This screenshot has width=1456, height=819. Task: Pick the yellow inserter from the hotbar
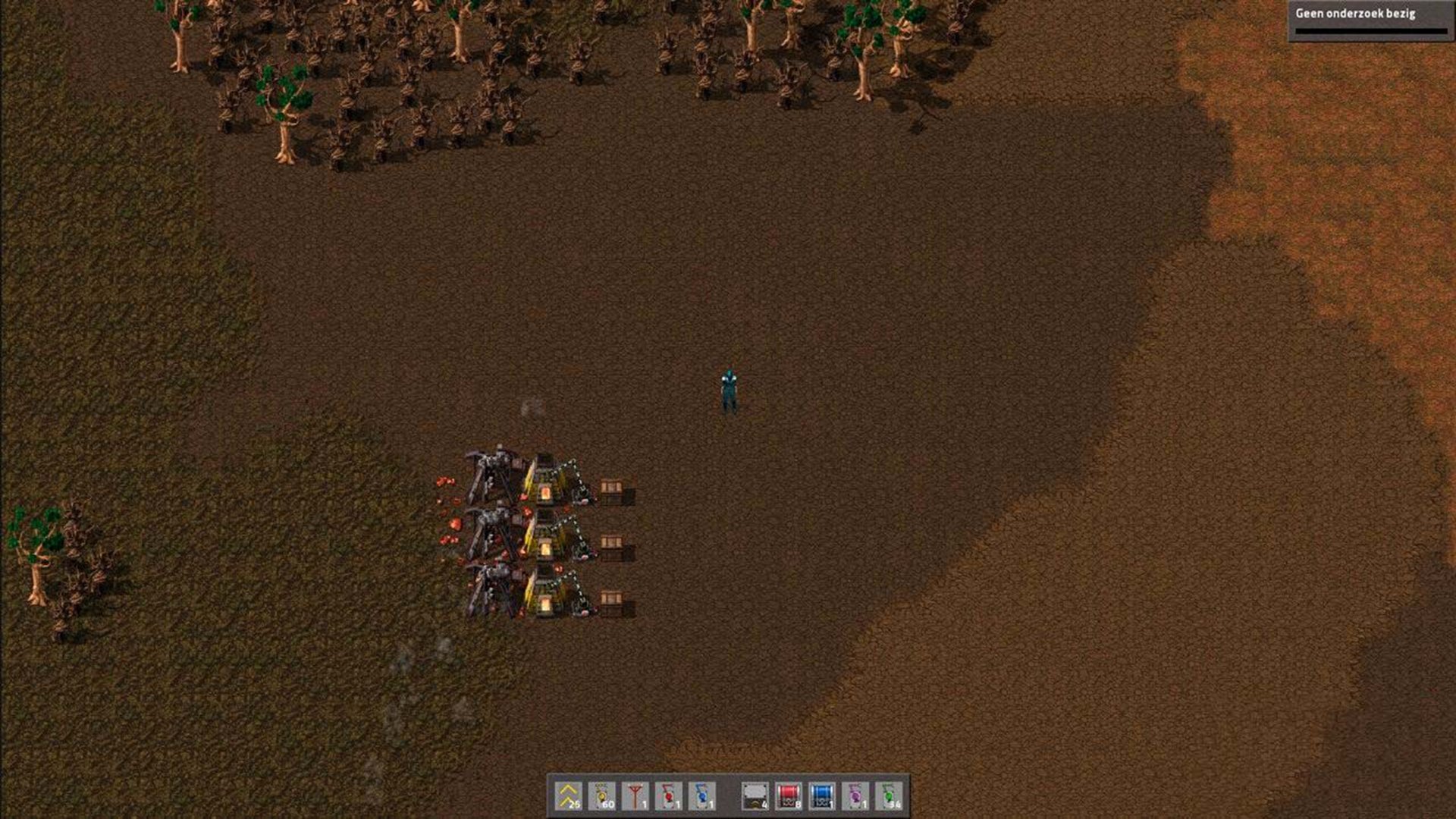602,796
